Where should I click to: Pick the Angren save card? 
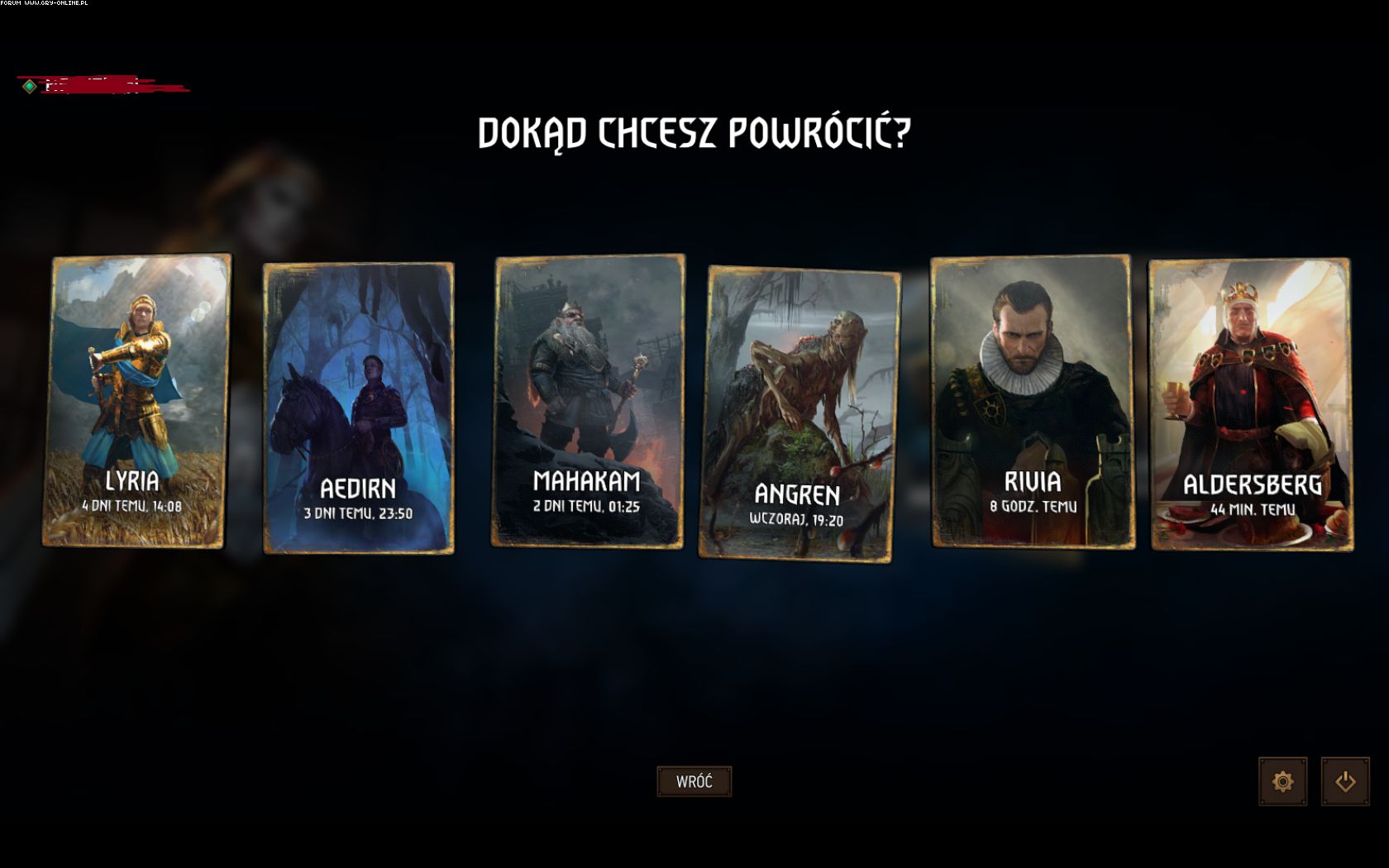point(799,413)
